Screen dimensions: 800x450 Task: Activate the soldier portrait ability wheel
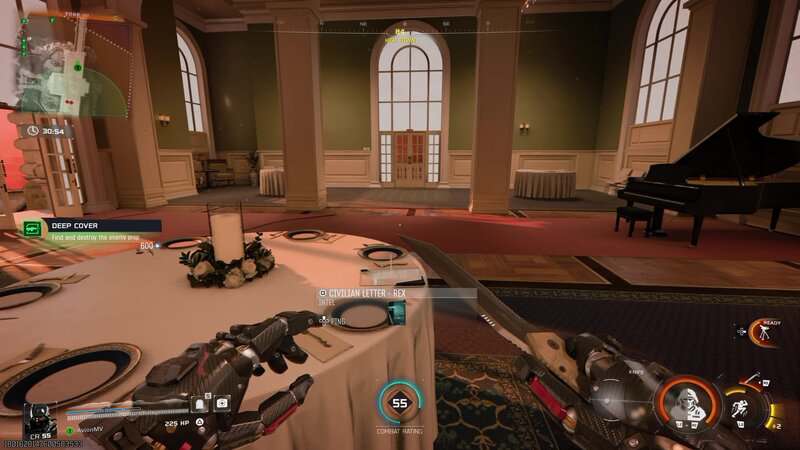click(x=686, y=403)
